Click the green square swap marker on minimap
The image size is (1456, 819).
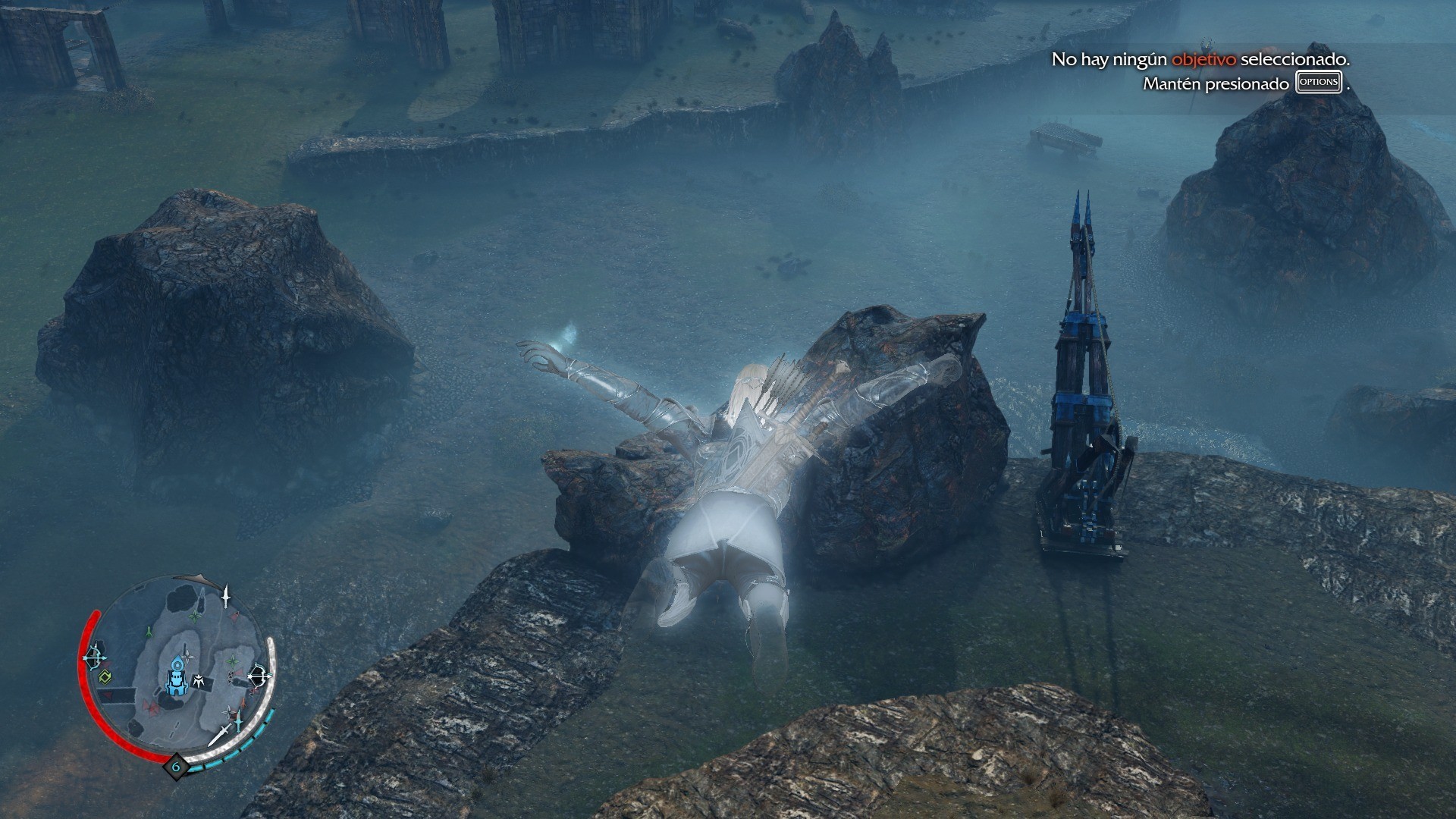[x=105, y=676]
